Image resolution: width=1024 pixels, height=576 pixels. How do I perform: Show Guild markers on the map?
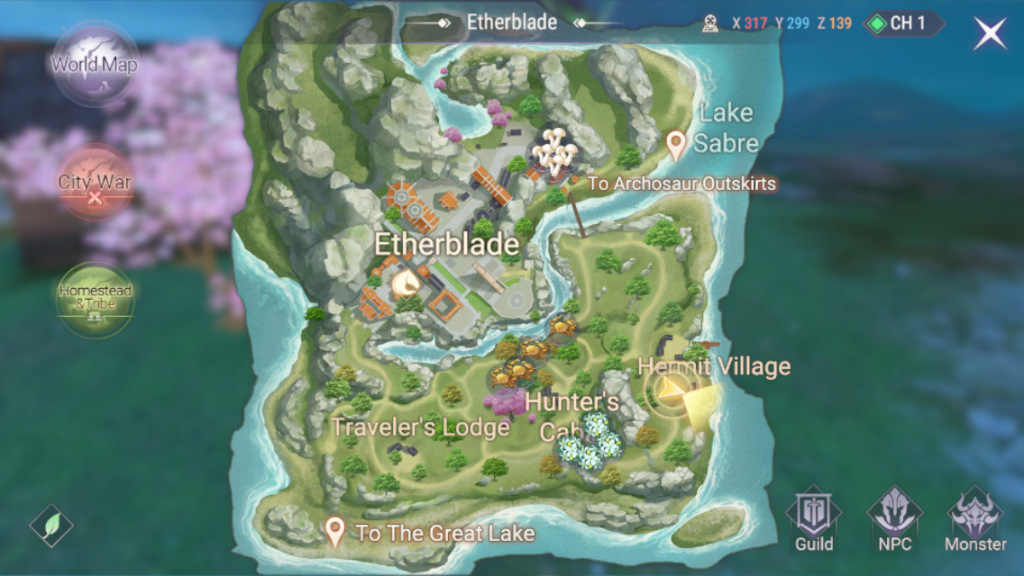pos(814,520)
